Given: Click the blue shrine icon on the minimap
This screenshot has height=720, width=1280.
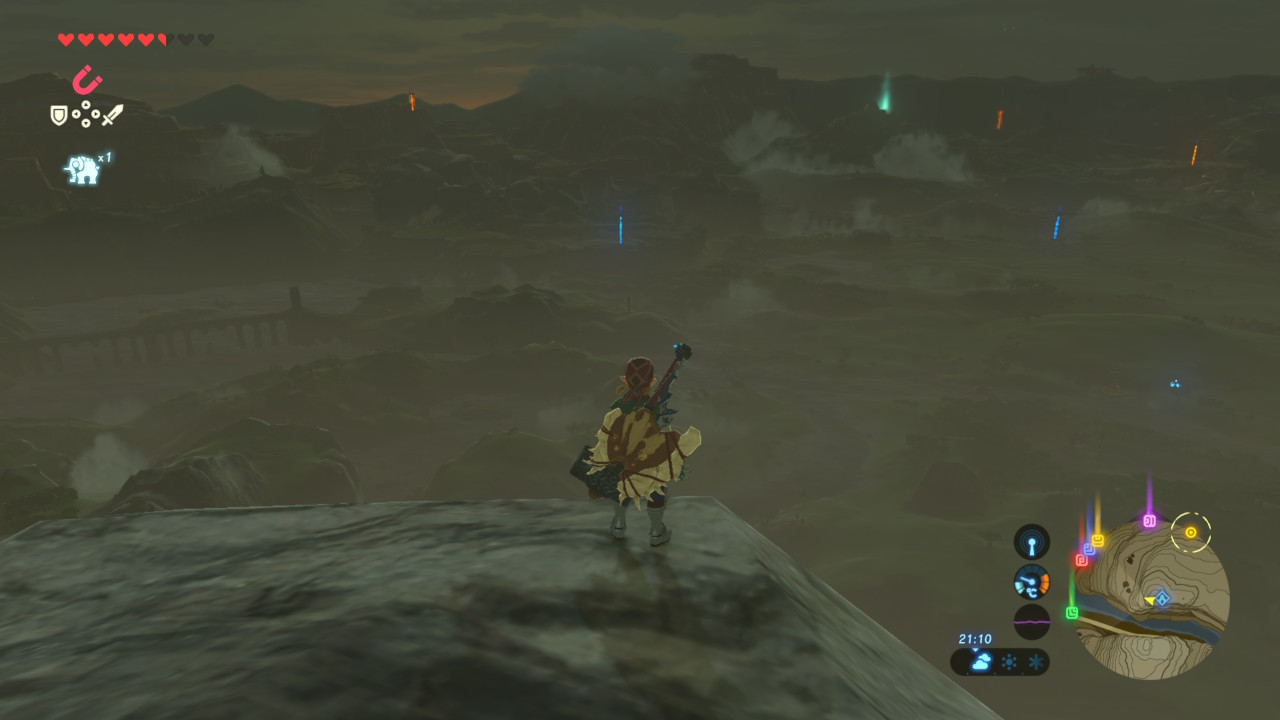Looking at the screenshot, I should pyautogui.click(x=1162, y=598).
